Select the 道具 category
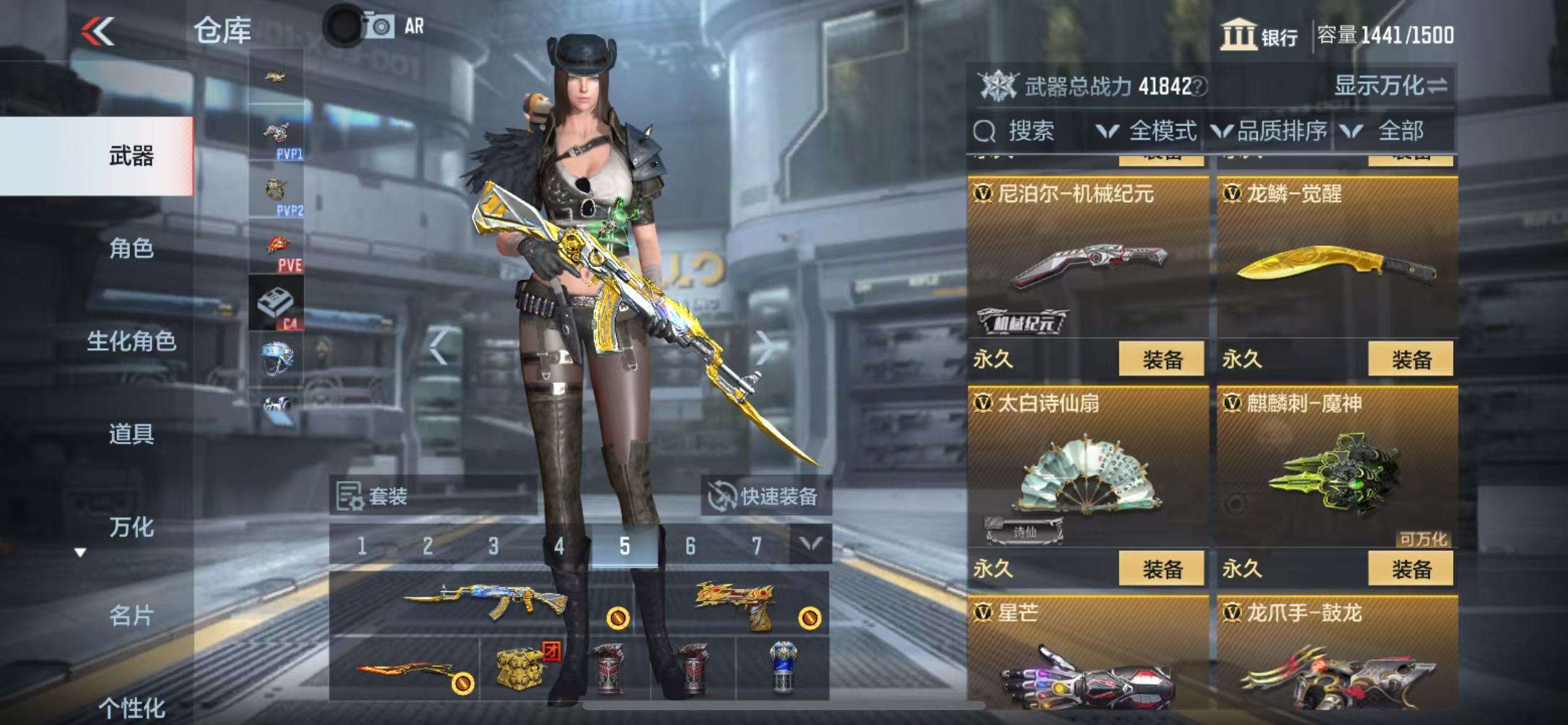The height and width of the screenshot is (725, 1568). 131,434
